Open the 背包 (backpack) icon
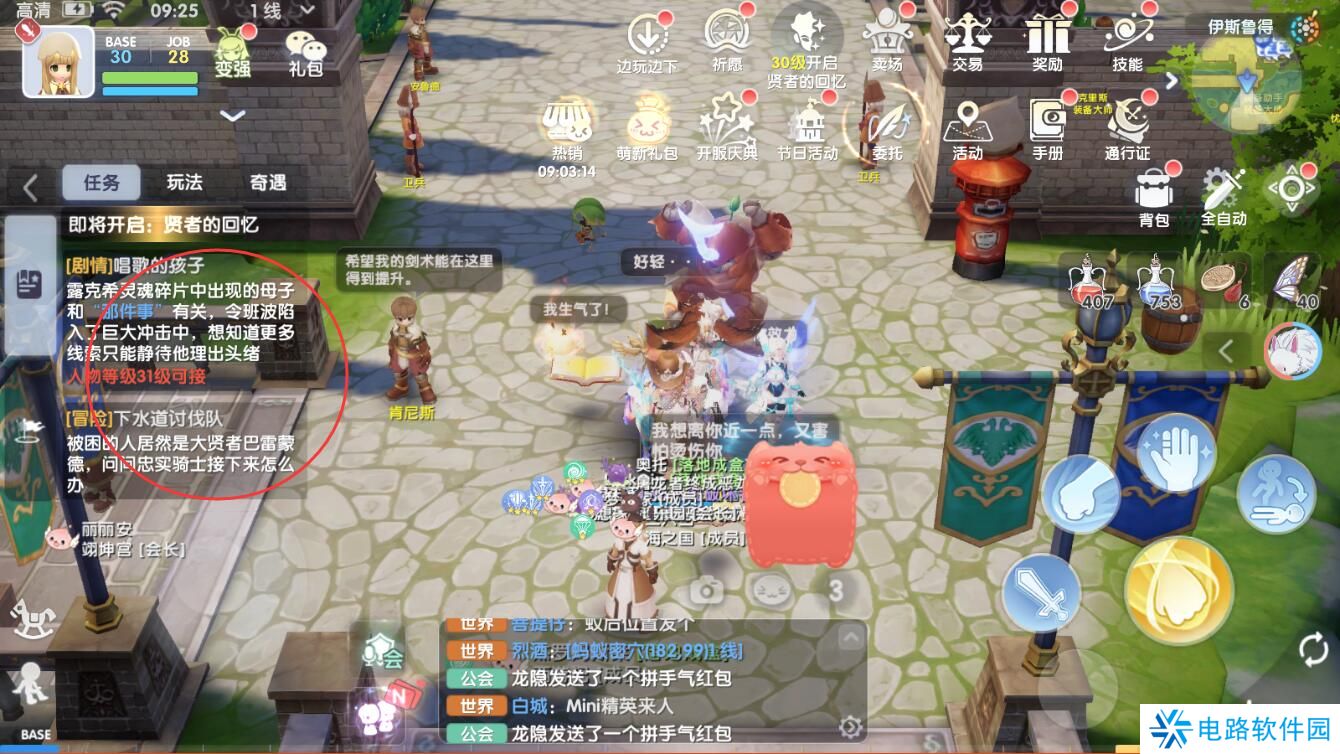 pos(1155,190)
